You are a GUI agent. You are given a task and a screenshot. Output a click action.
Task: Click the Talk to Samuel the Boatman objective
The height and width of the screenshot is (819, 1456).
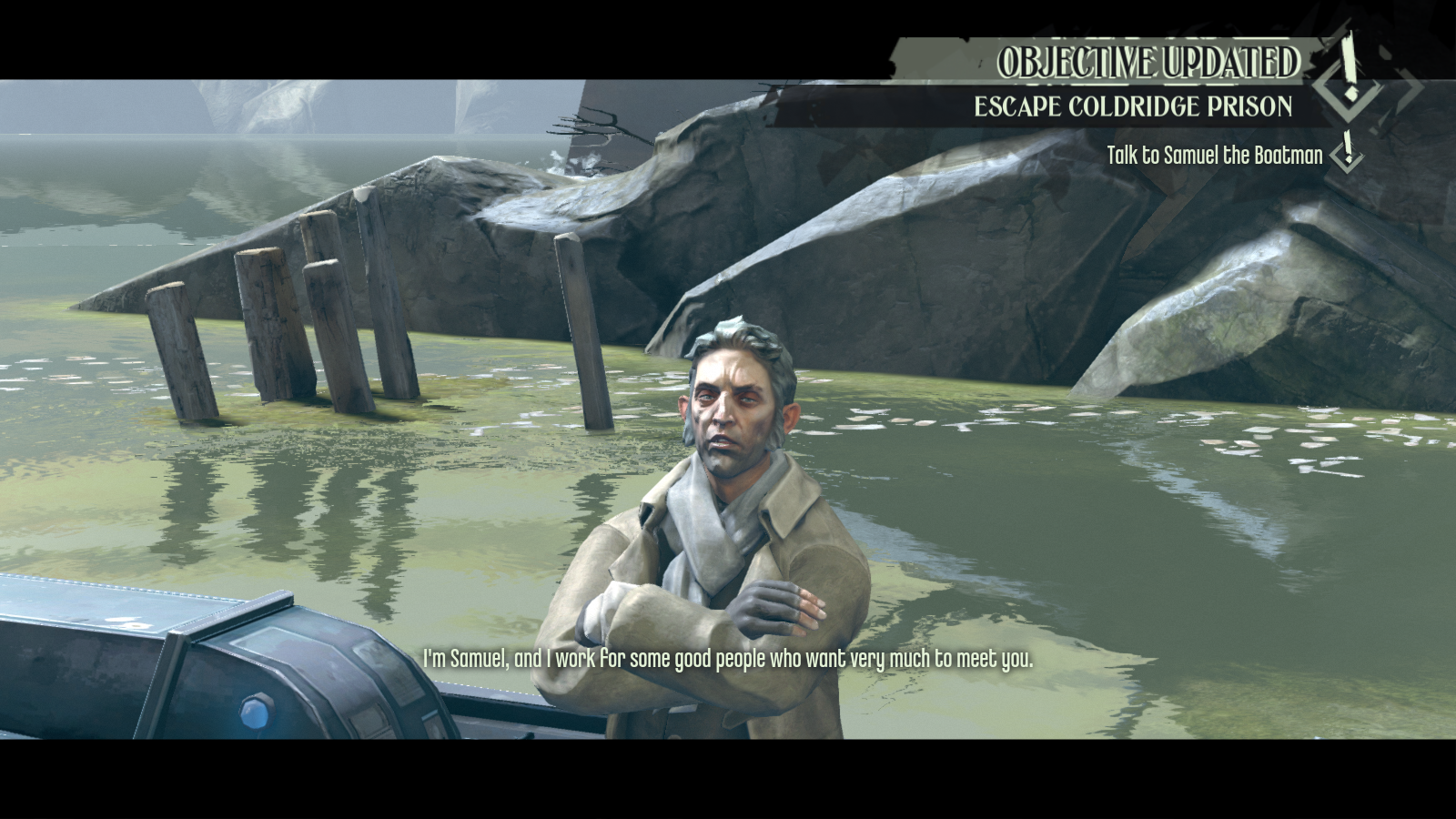1214,156
